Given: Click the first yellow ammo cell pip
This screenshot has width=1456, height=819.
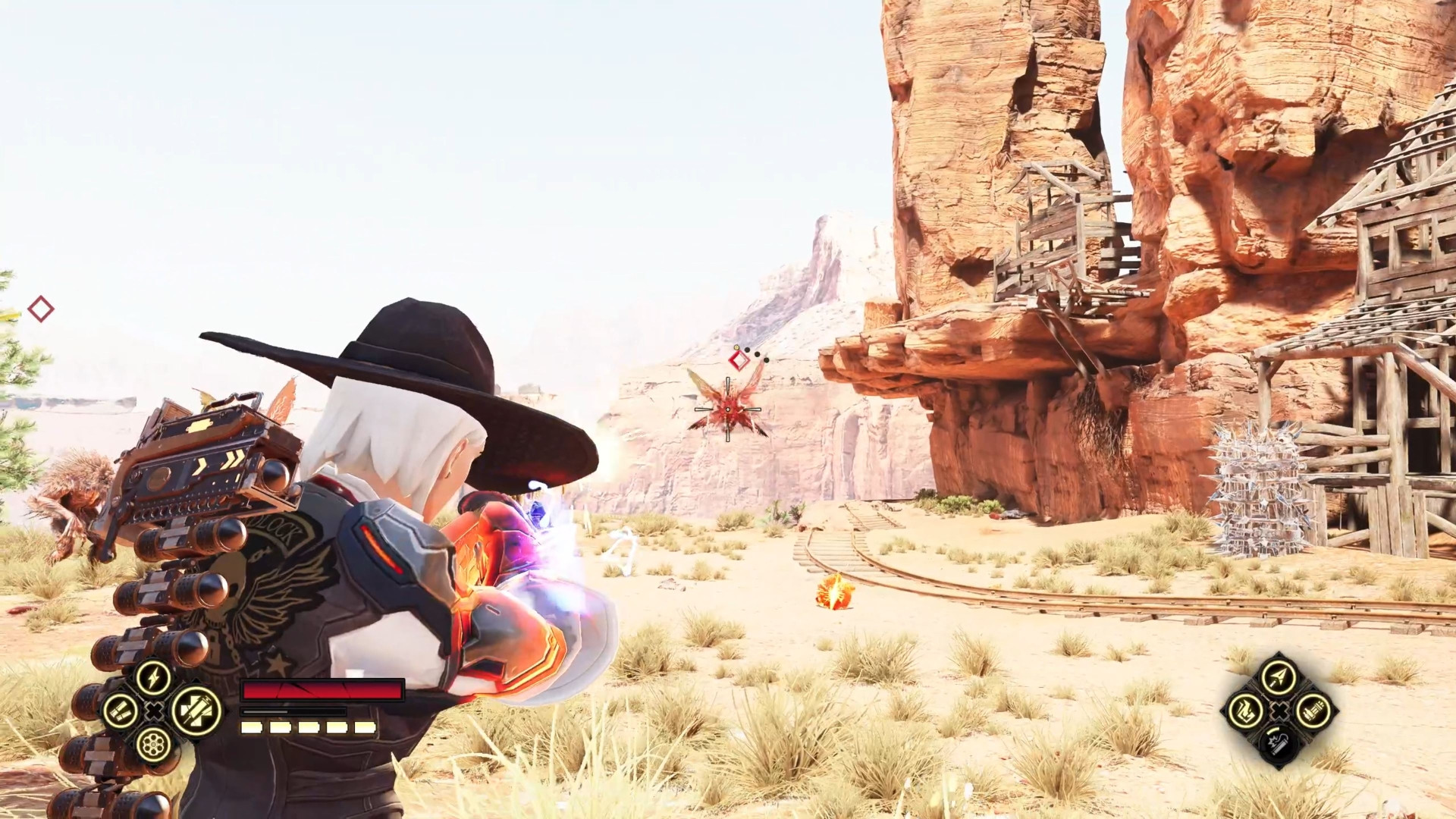Looking at the screenshot, I should click(250, 726).
